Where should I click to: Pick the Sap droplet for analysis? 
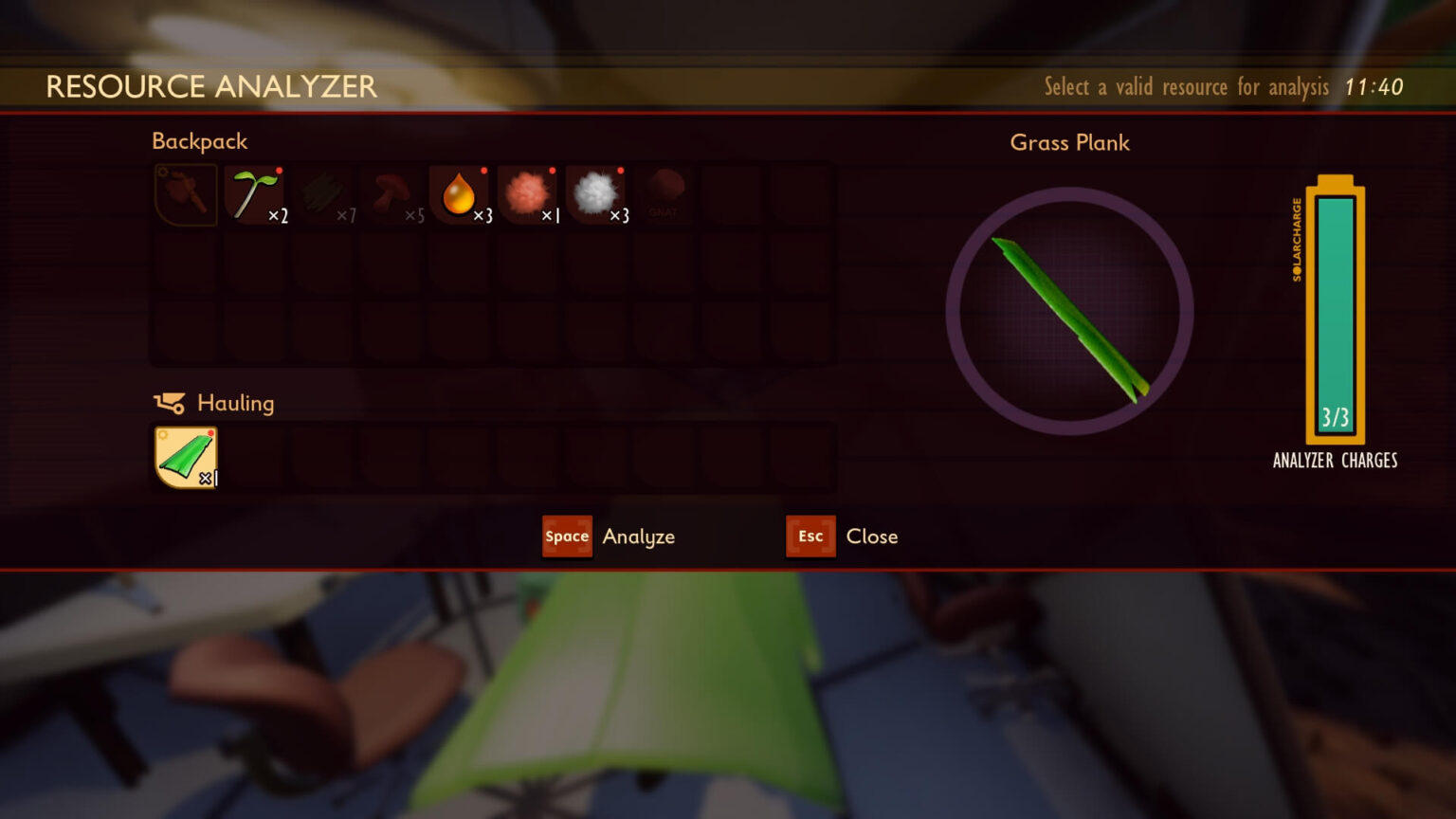[x=459, y=194]
